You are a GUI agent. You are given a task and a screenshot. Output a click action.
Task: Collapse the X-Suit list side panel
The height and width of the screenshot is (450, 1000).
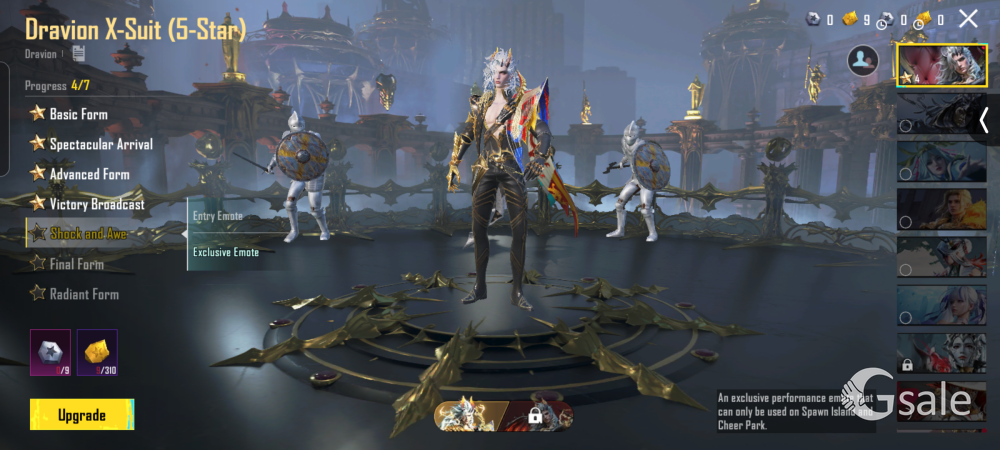(984, 120)
